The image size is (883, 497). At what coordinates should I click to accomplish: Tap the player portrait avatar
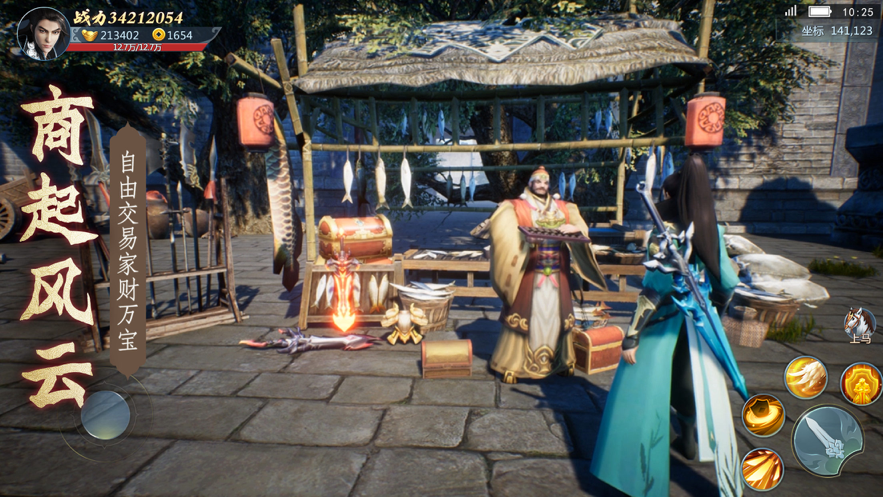(x=43, y=32)
